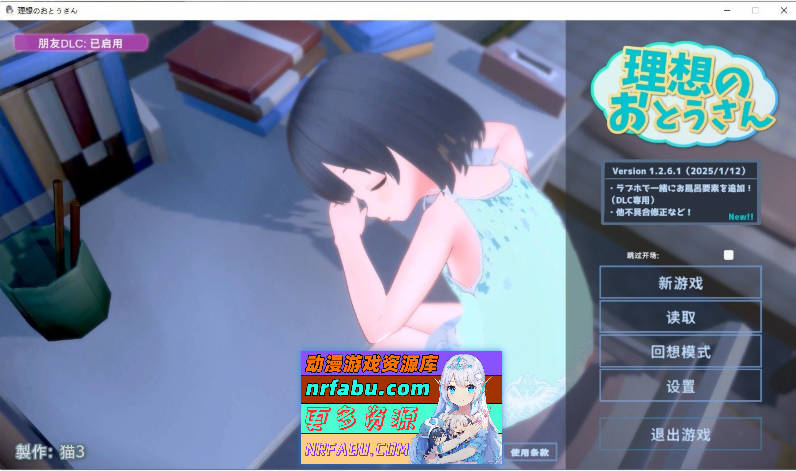Toggle the skip opening checkbox (跳过开场)
The image size is (796, 471).
[728, 255]
